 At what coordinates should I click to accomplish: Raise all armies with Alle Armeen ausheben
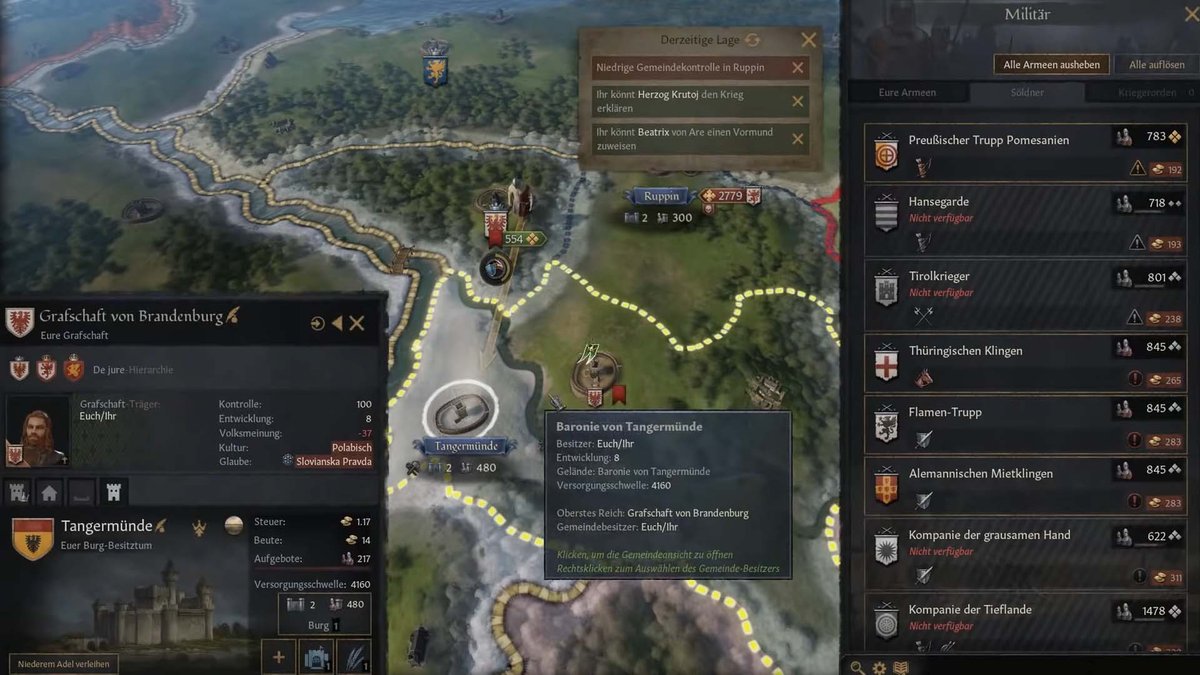[x=1052, y=65]
